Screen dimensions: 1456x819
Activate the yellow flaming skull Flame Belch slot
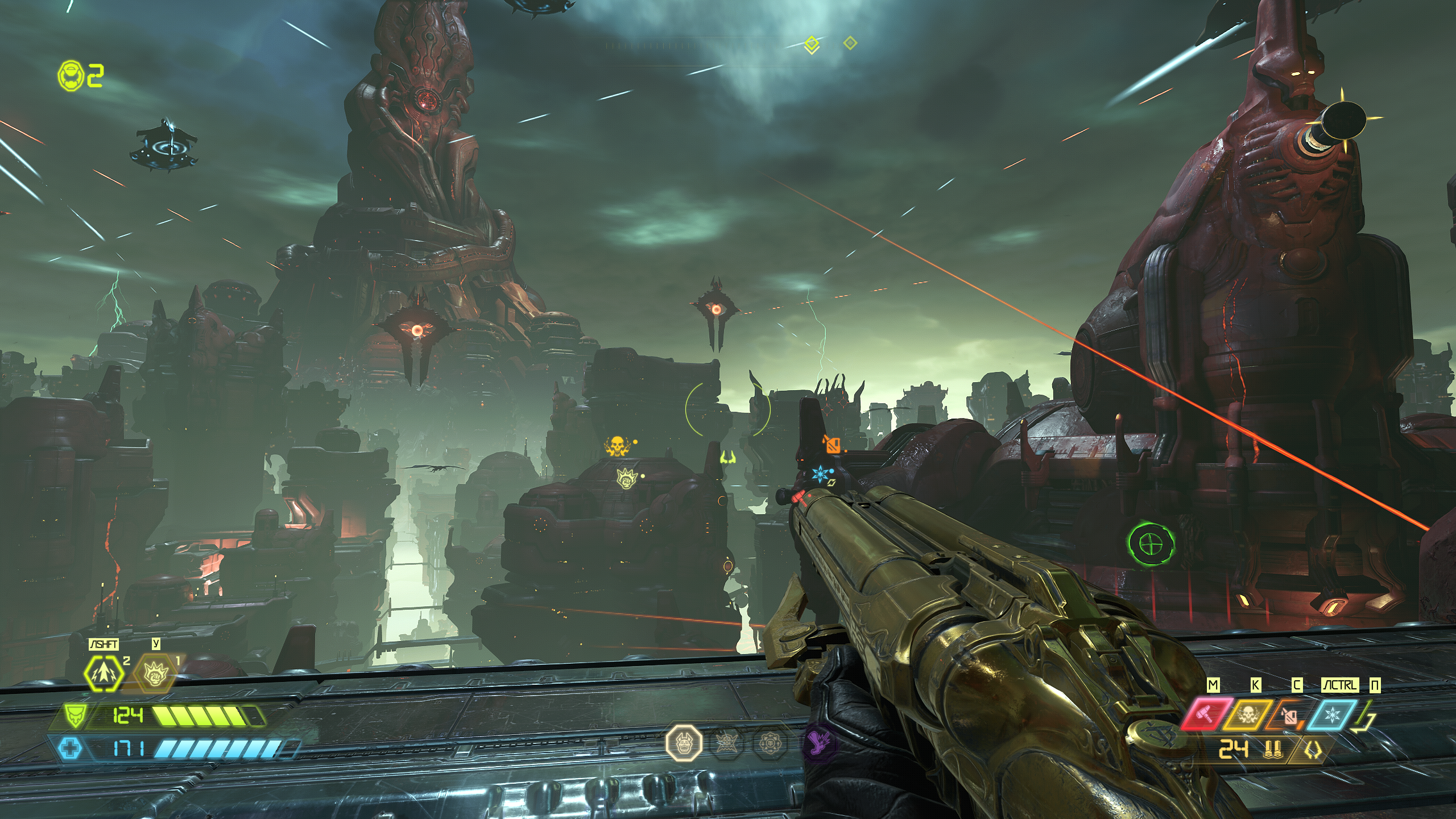[x=1246, y=715]
